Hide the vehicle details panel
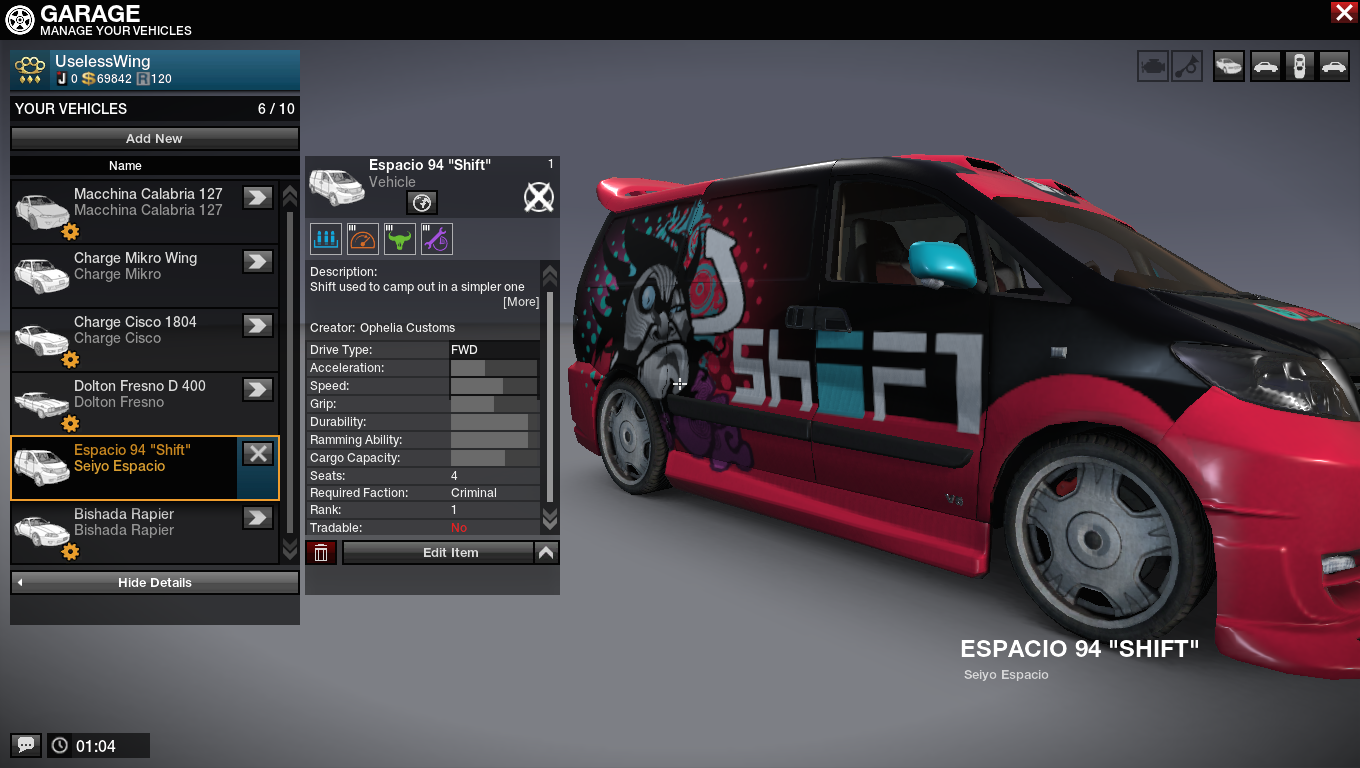Viewport: 1360px width, 768px height. point(154,583)
